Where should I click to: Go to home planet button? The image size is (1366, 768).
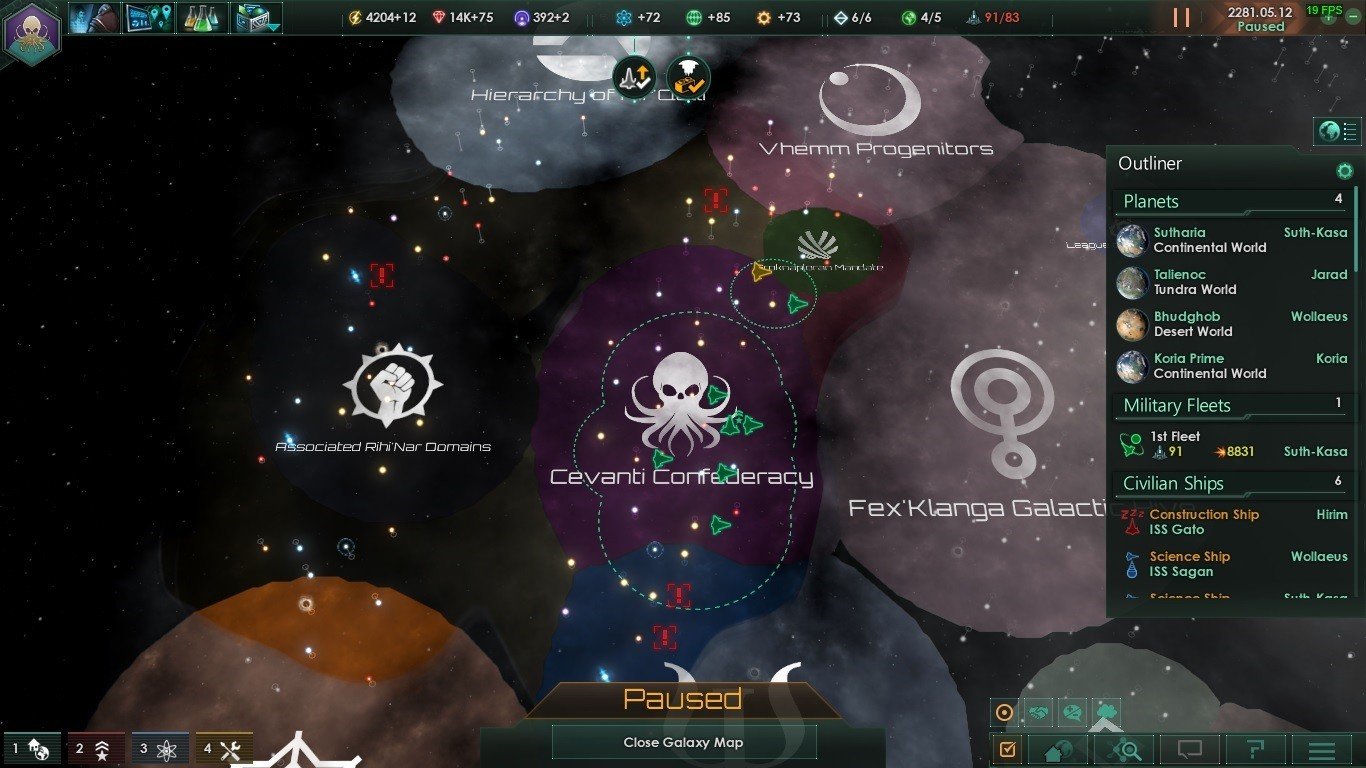tap(1058, 749)
